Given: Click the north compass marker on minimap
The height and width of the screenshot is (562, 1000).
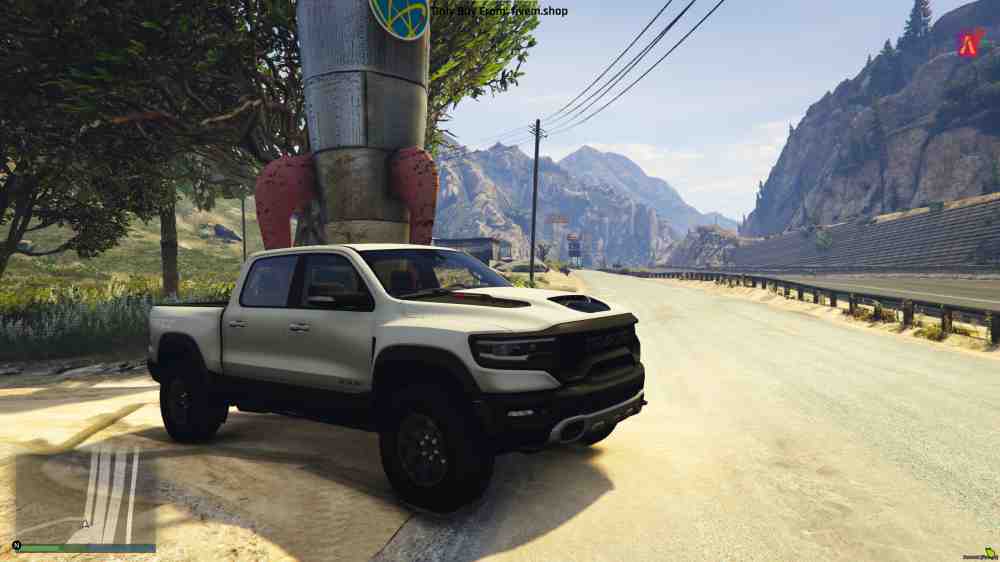Looking at the screenshot, I should click(x=16, y=546).
